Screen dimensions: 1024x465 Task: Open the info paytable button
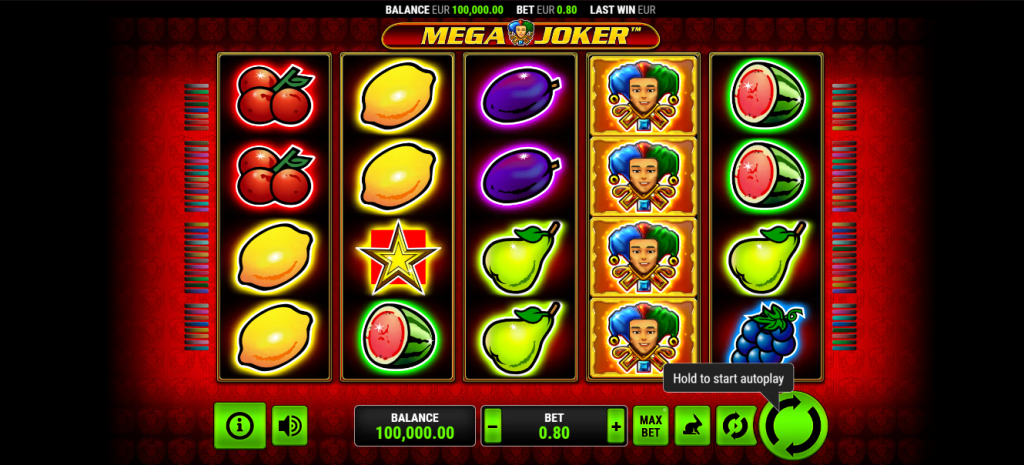[x=239, y=425]
